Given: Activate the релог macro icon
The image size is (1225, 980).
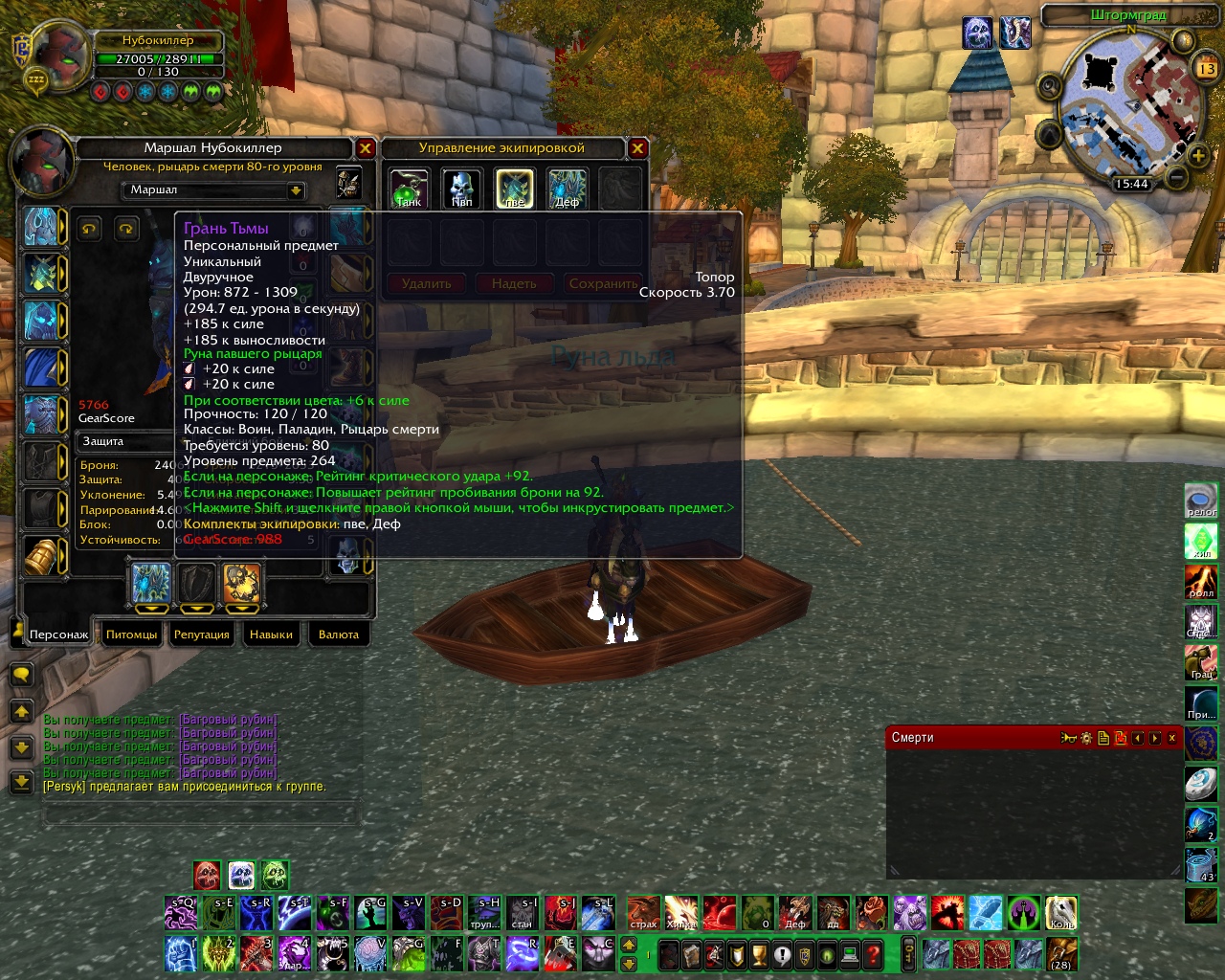Looking at the screenshot, I should coord(1202,501).
